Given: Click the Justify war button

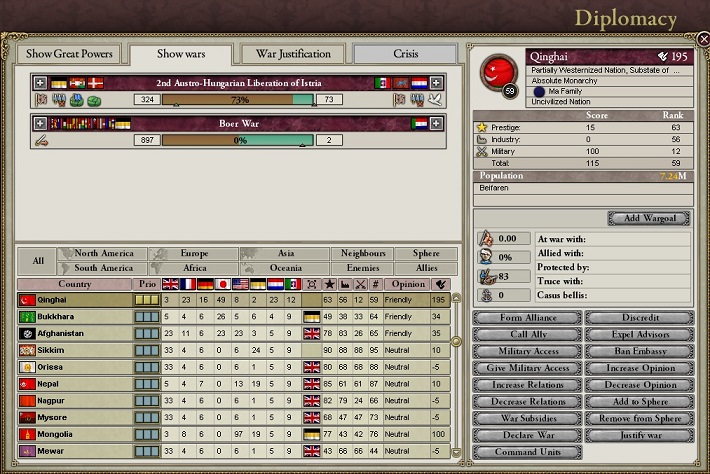Looking at the screenshot, I should click(639, 435).
